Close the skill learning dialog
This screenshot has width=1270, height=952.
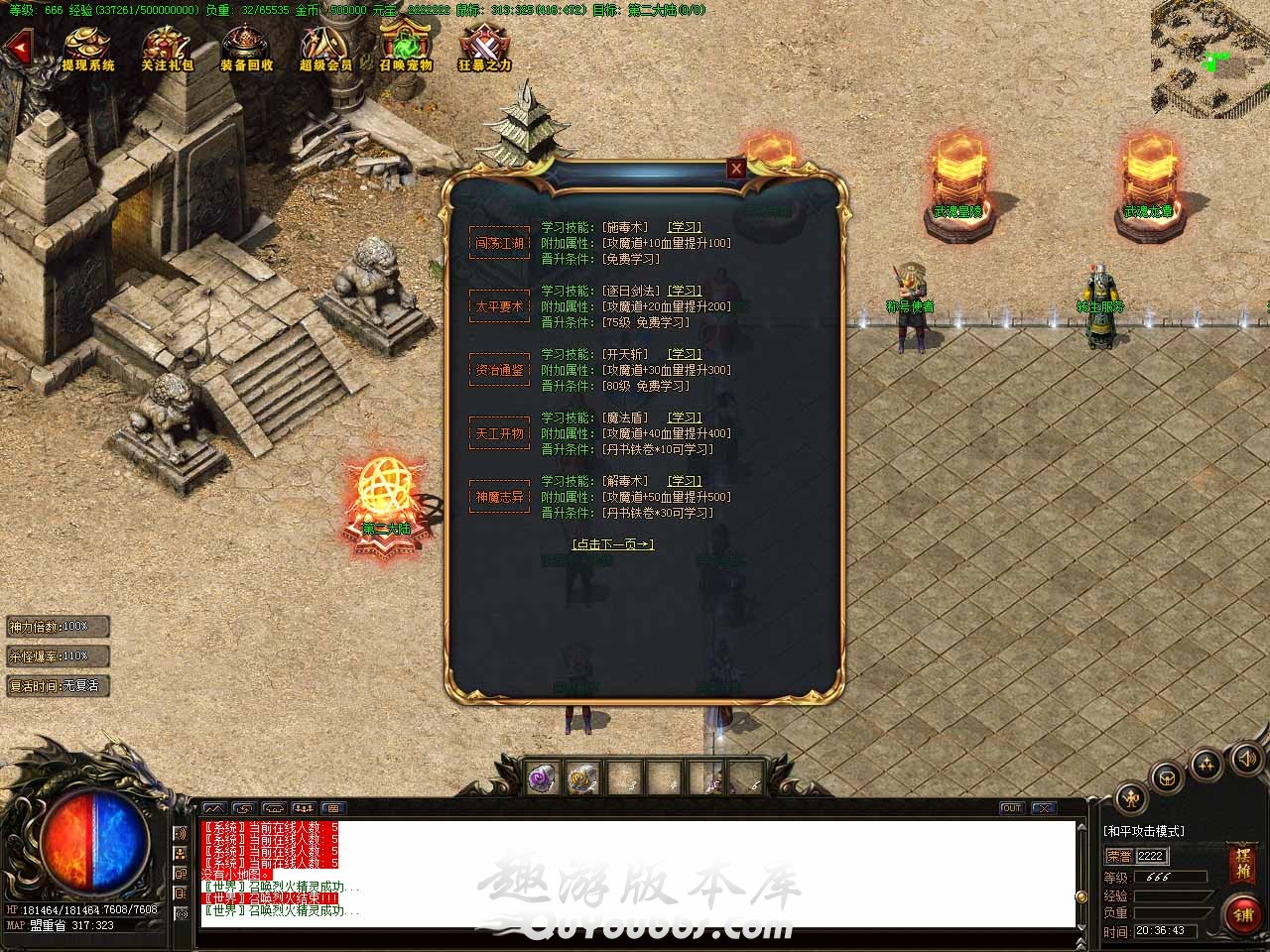click(736, 169)
